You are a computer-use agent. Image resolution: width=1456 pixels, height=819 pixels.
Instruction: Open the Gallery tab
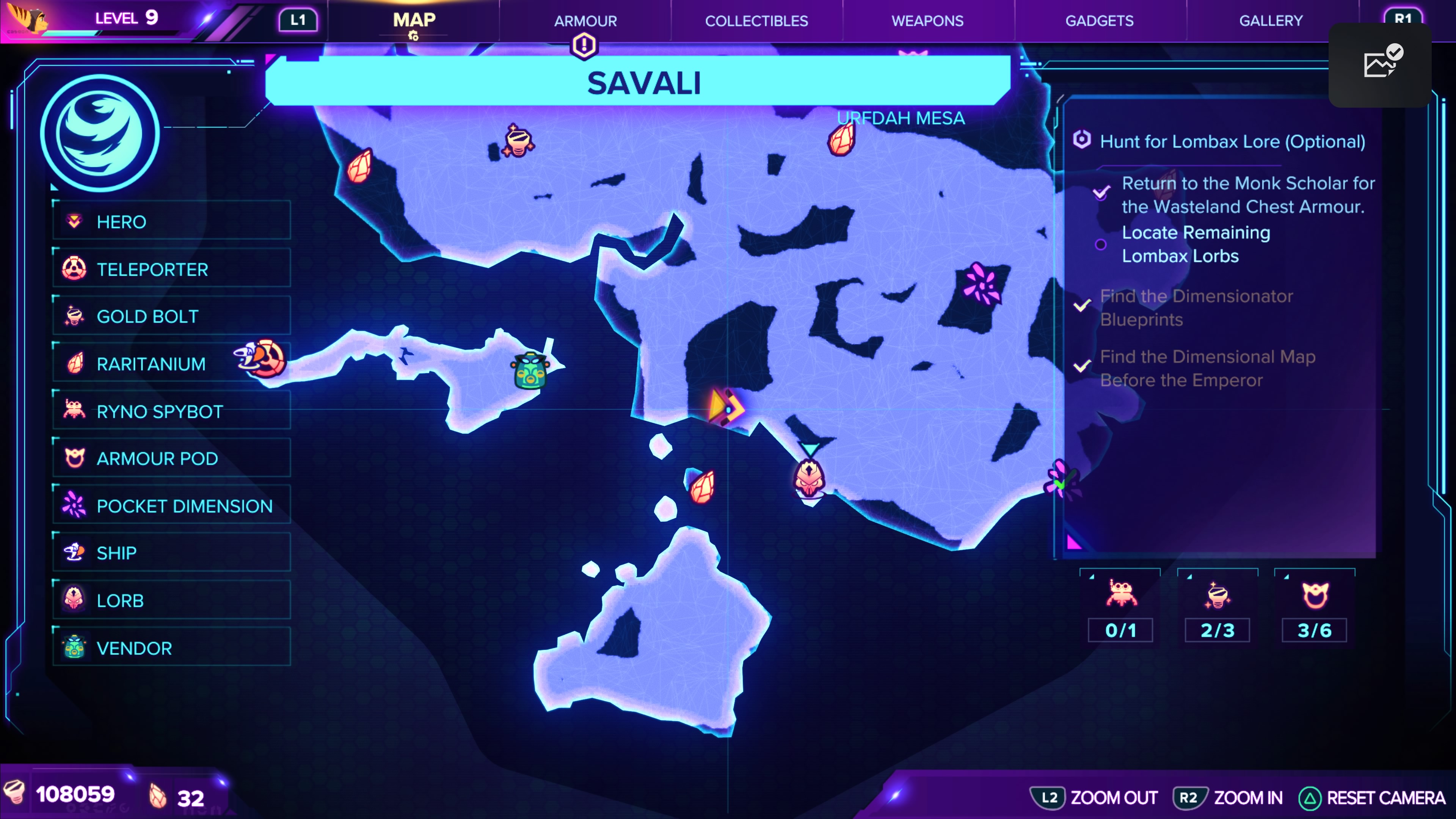[1271, 21]
